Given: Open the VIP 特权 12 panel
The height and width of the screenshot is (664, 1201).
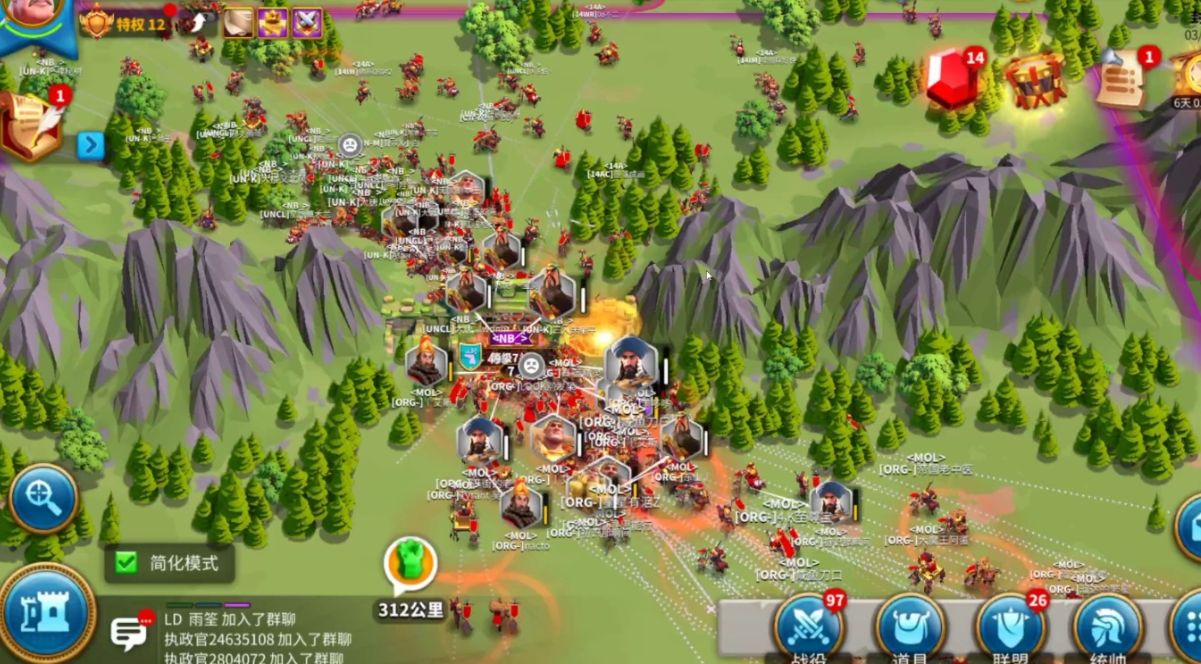Looking at the screenshot, I should [x=124, y=22].
